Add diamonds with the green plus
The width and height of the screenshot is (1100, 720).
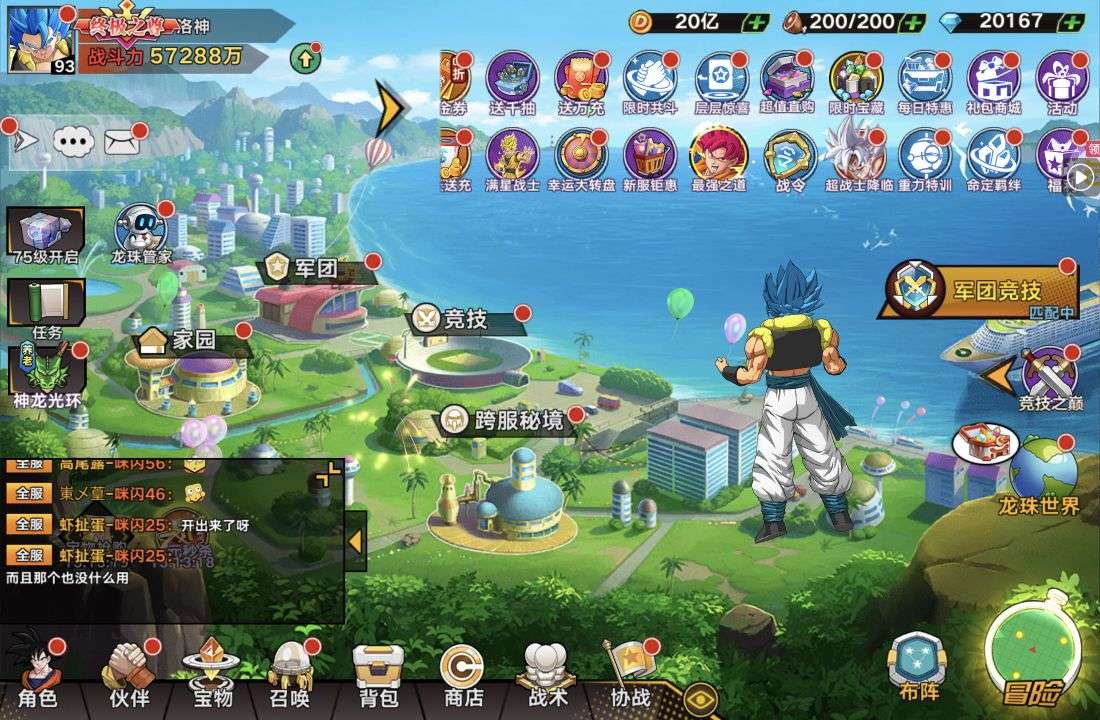(x=1070, y=21)
